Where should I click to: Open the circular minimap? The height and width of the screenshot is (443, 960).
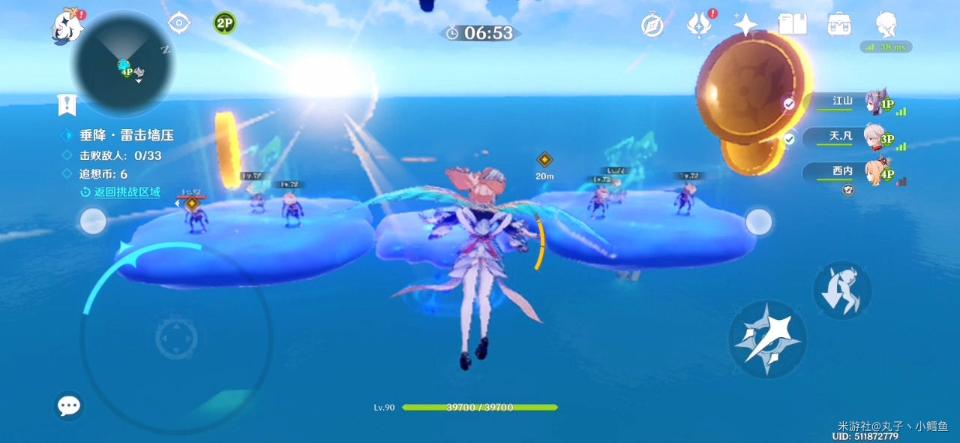coord(123,68)
